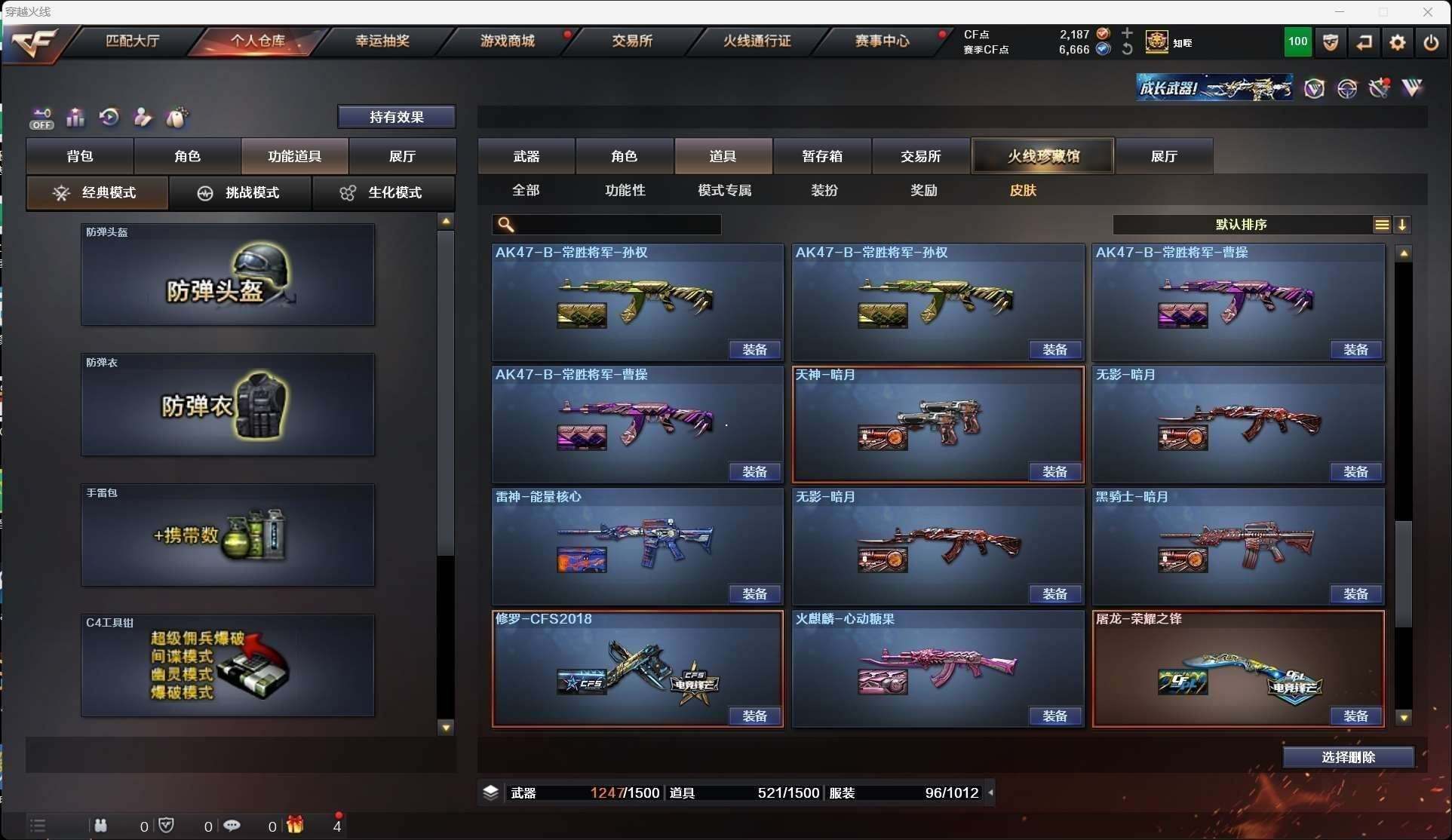Open the 游戏商城 game shop
1452x840 pixels.
coord(507,41)
